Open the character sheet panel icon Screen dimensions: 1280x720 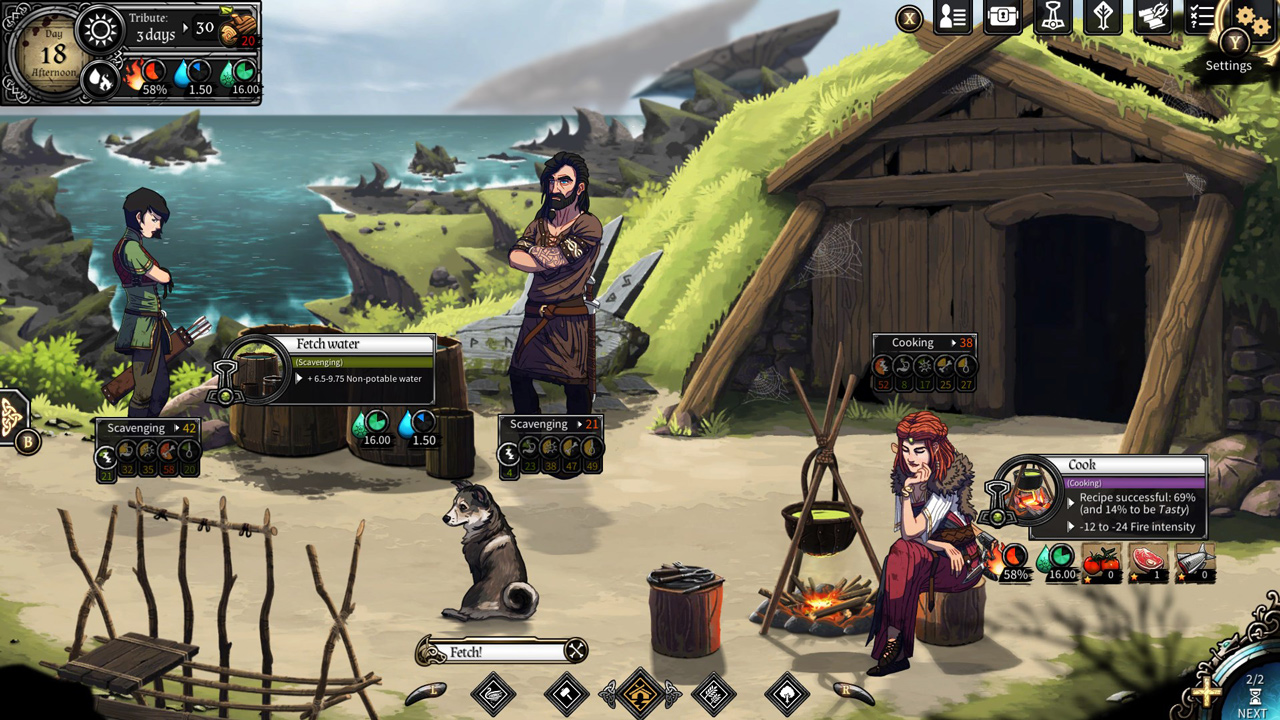(x=952, y=17)
